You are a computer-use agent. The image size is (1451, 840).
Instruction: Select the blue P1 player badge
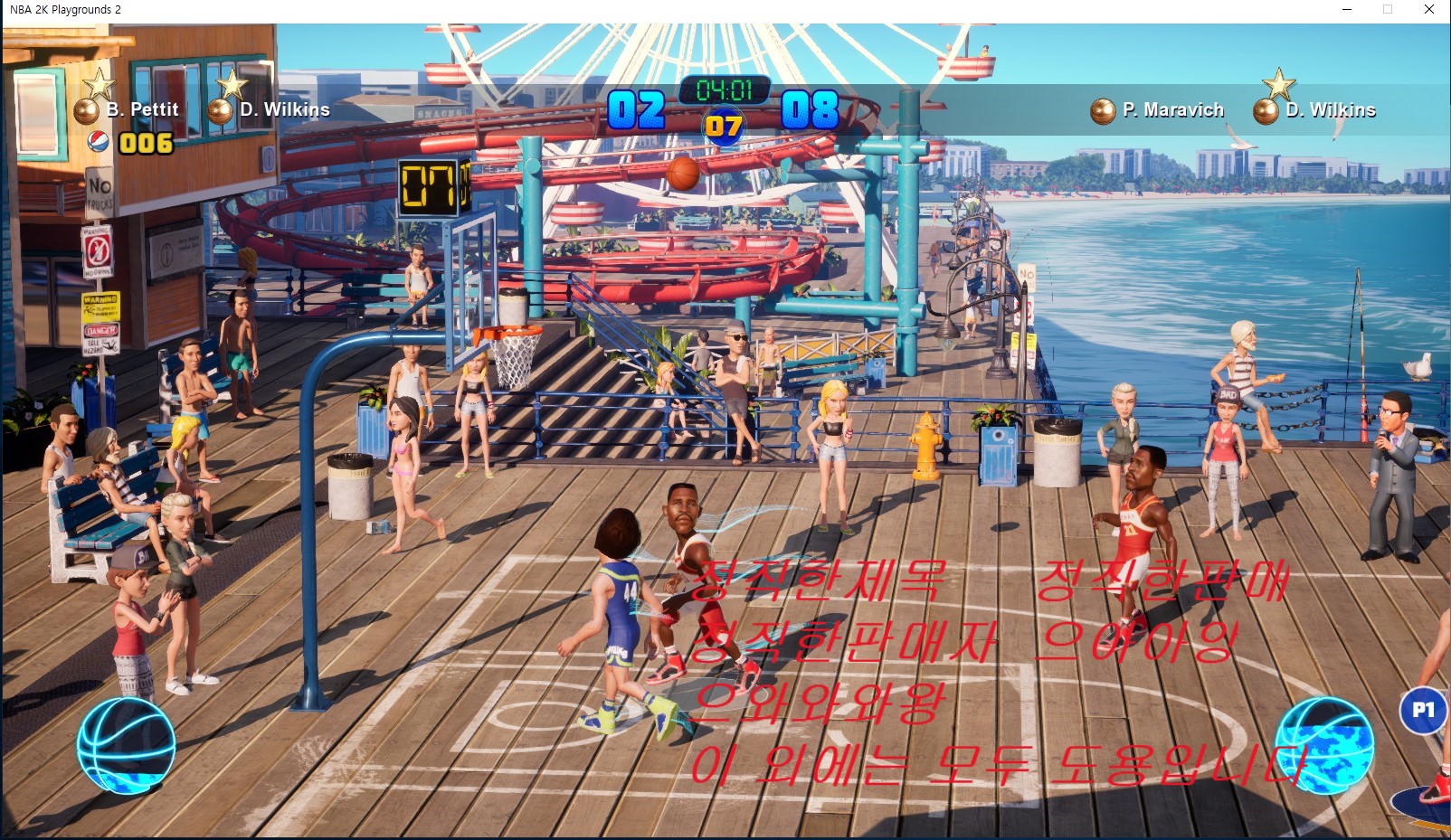click(1423, 711)
